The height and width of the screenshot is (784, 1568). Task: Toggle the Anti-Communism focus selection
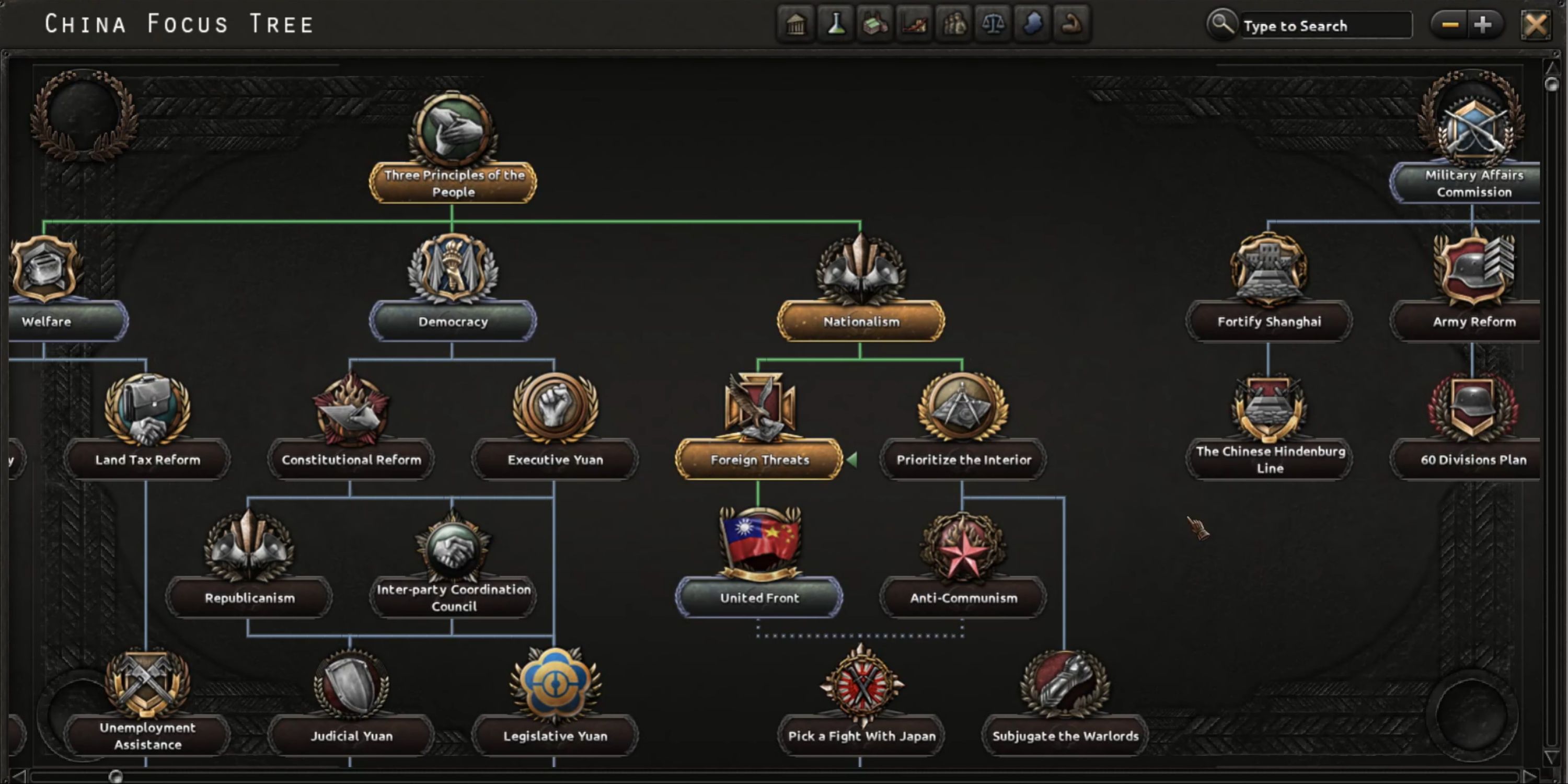coord(962,598)
